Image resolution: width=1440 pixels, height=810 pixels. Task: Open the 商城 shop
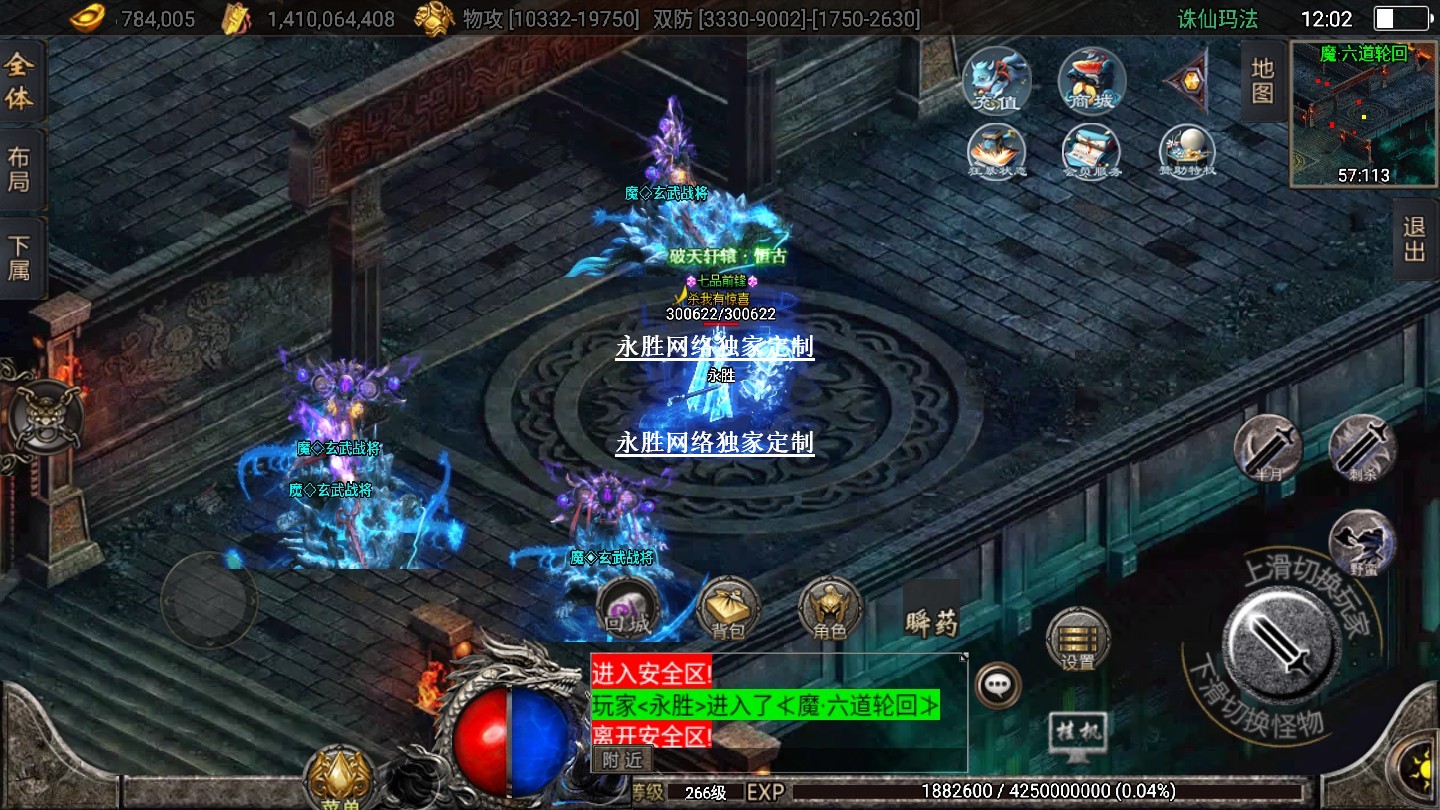[1092, 81]
